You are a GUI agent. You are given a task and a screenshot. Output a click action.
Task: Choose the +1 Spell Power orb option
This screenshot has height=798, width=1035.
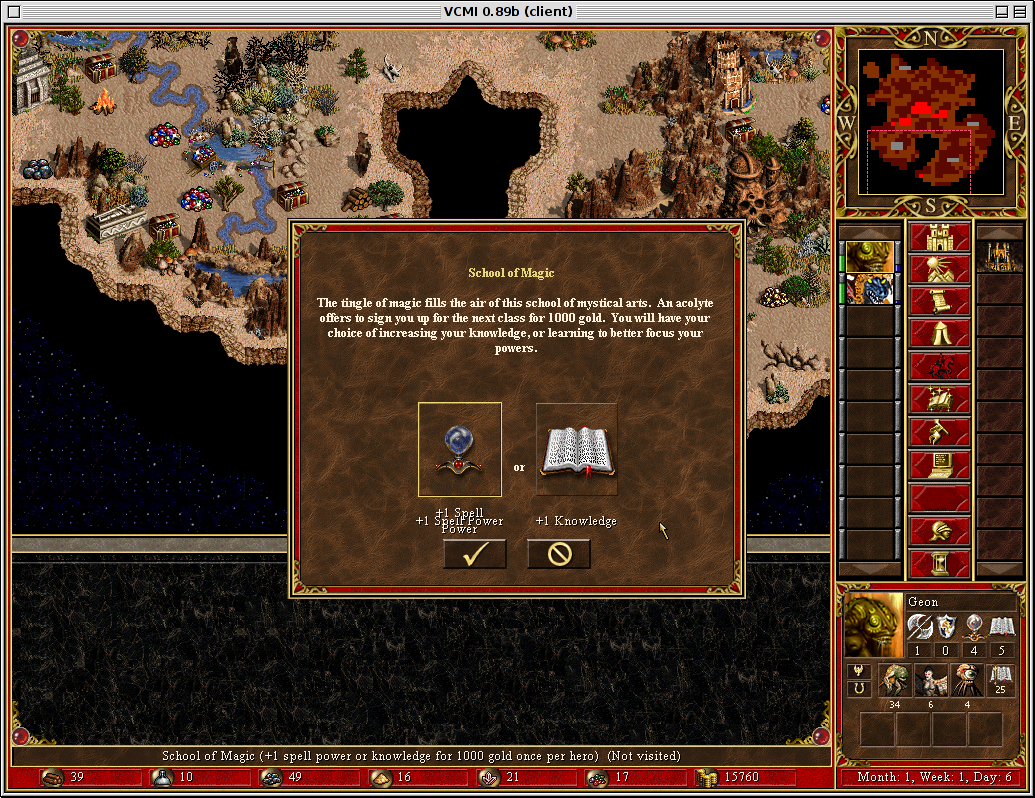[460, 450]
